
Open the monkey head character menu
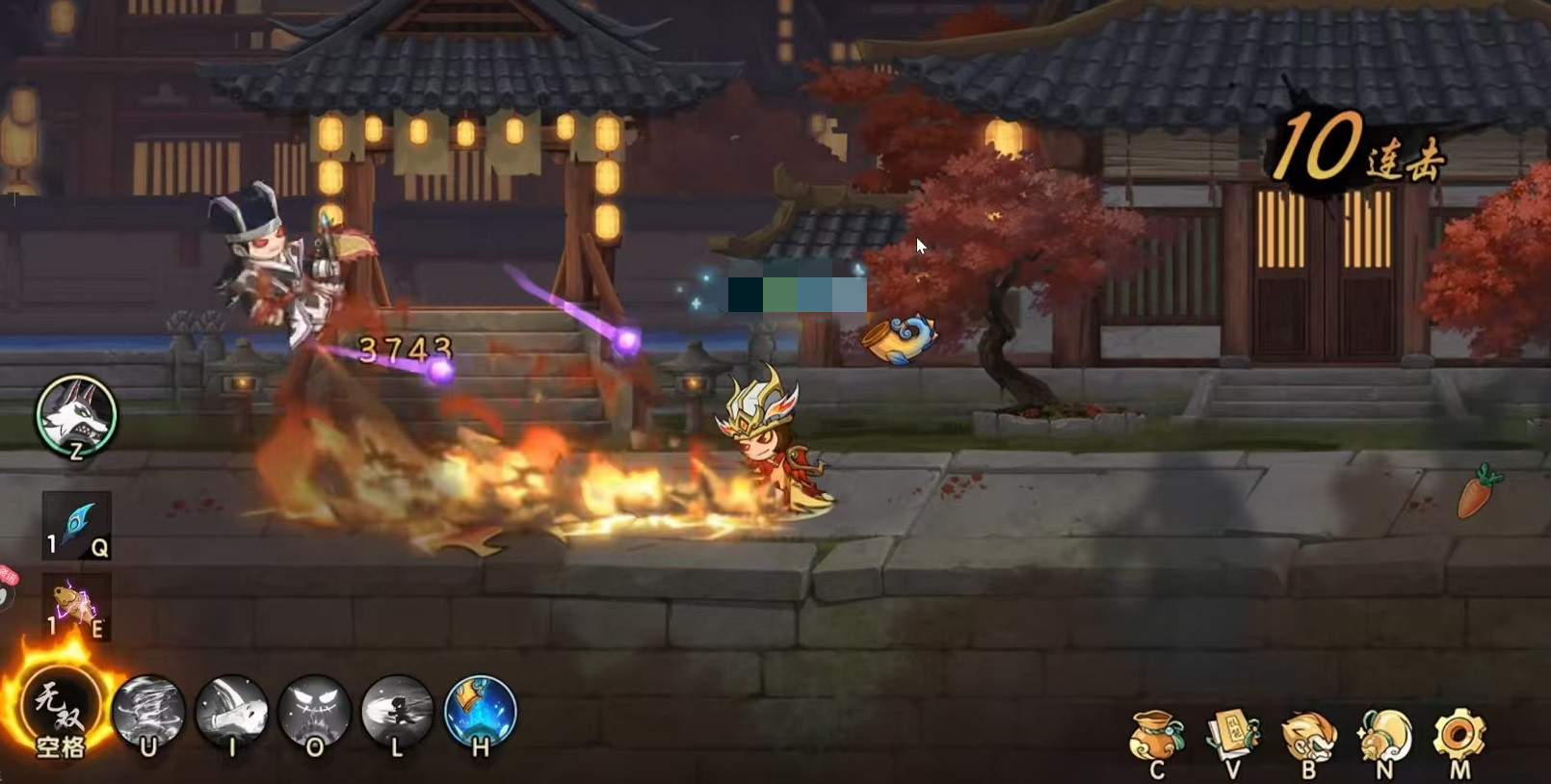1308,739
